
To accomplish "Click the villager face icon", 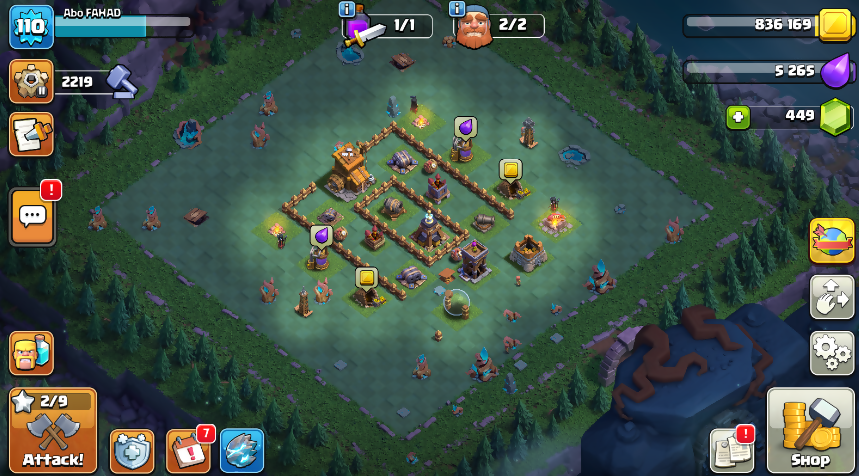I will pos(31,353).
